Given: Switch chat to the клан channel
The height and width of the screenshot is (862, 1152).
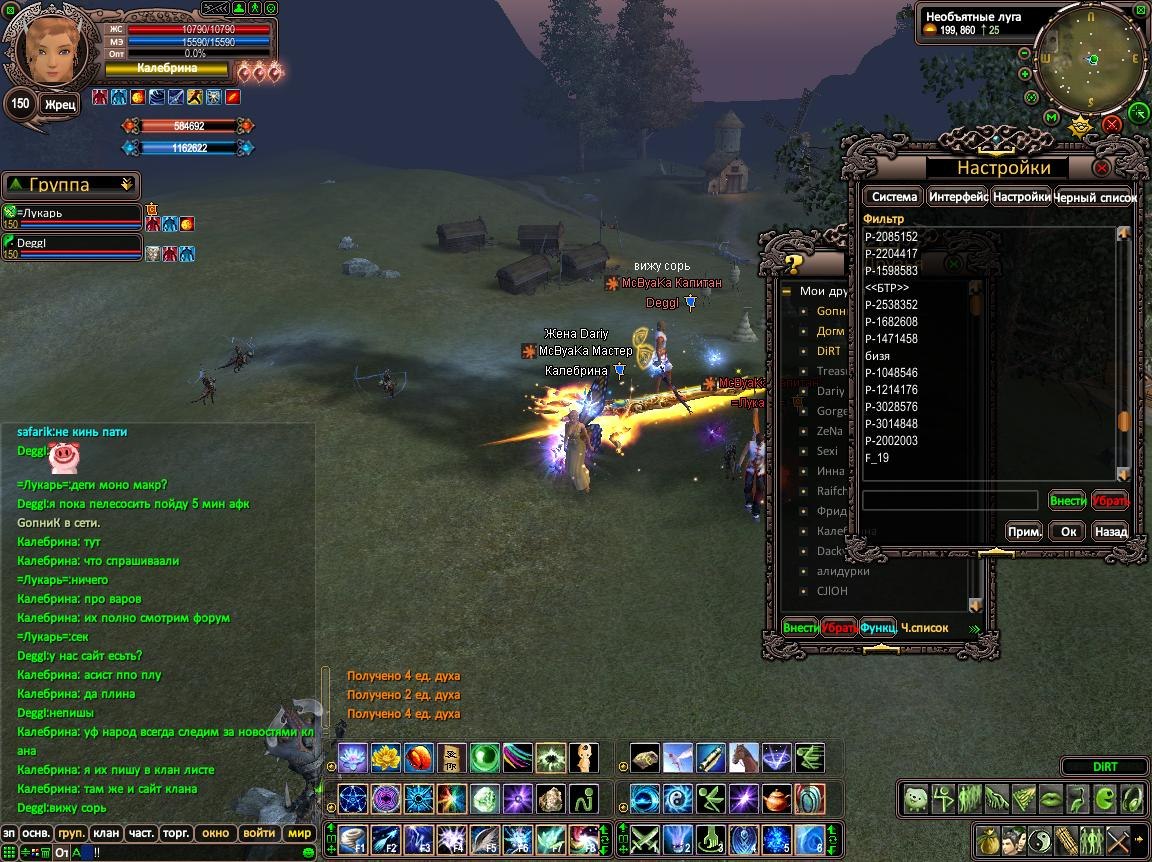Looking at the screenshot, I should pos(105,832).
